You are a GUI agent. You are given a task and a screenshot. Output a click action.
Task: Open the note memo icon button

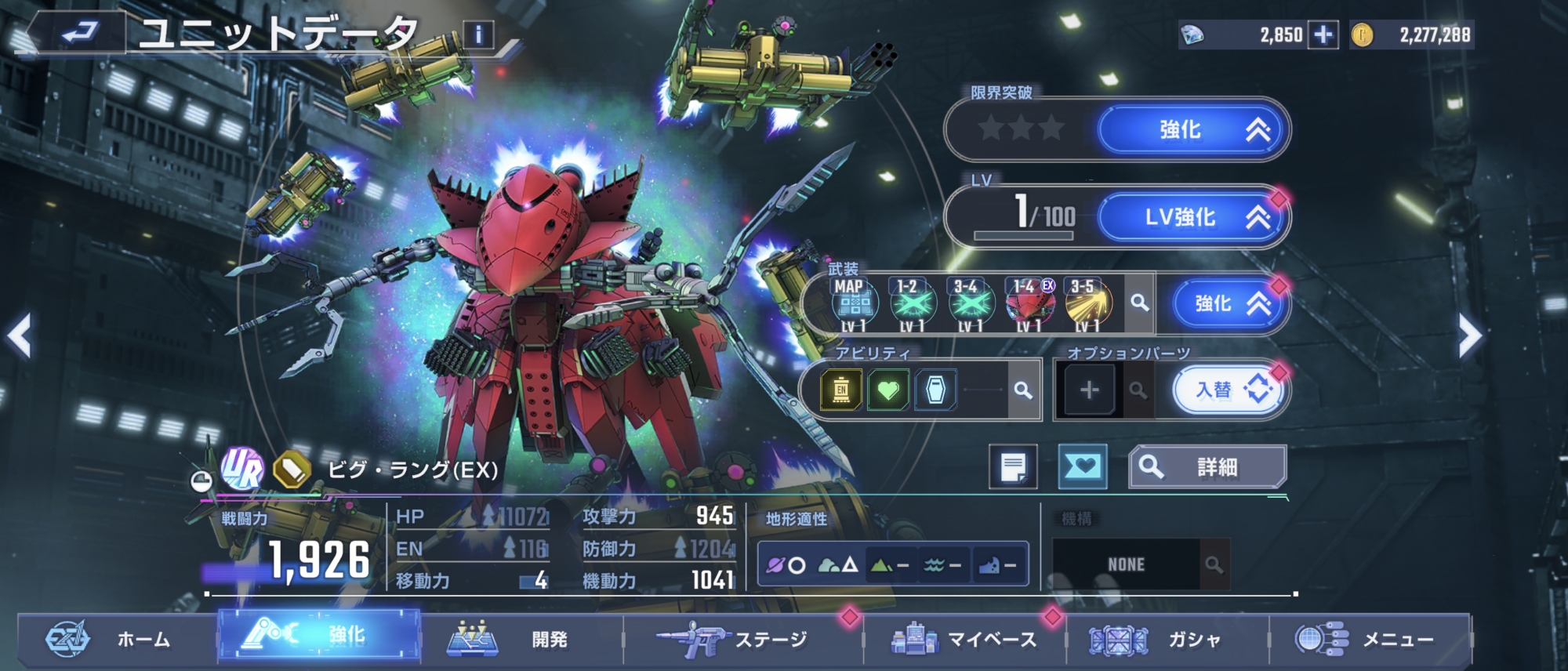coord(1013,467)
